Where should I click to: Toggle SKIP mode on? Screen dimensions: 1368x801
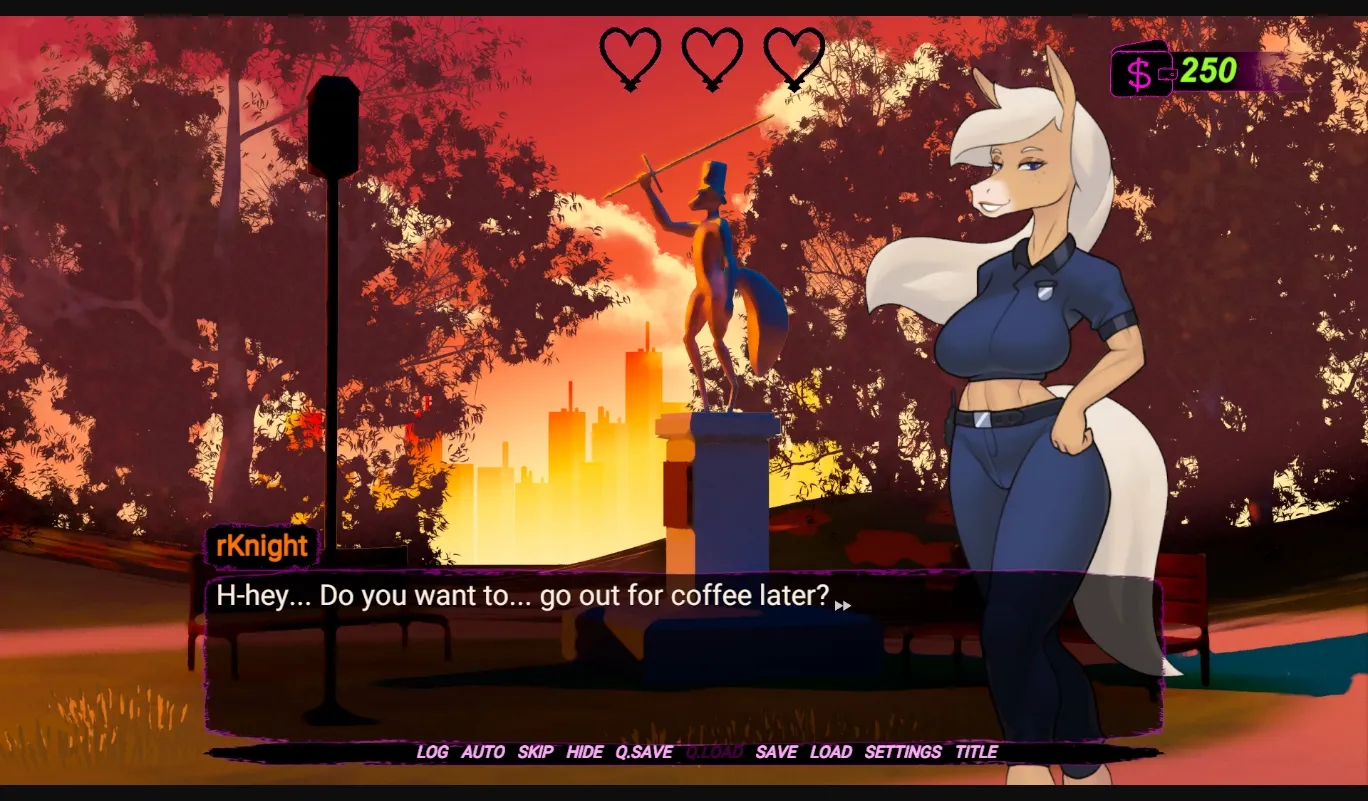pos(535,752)
